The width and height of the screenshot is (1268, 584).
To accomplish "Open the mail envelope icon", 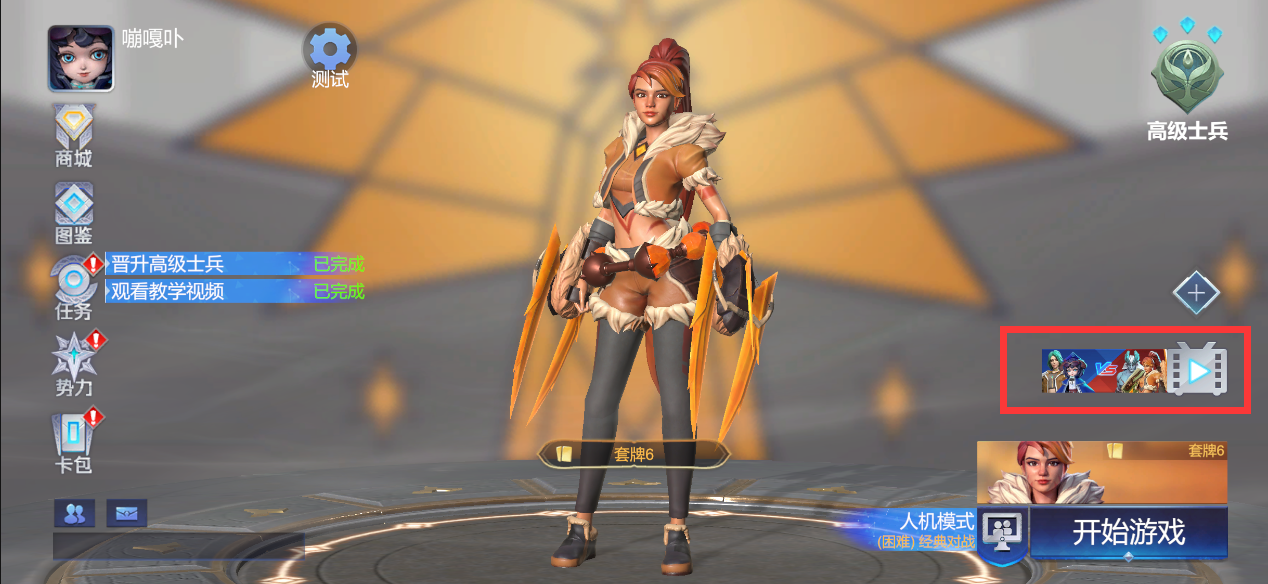I will [126, 513].
